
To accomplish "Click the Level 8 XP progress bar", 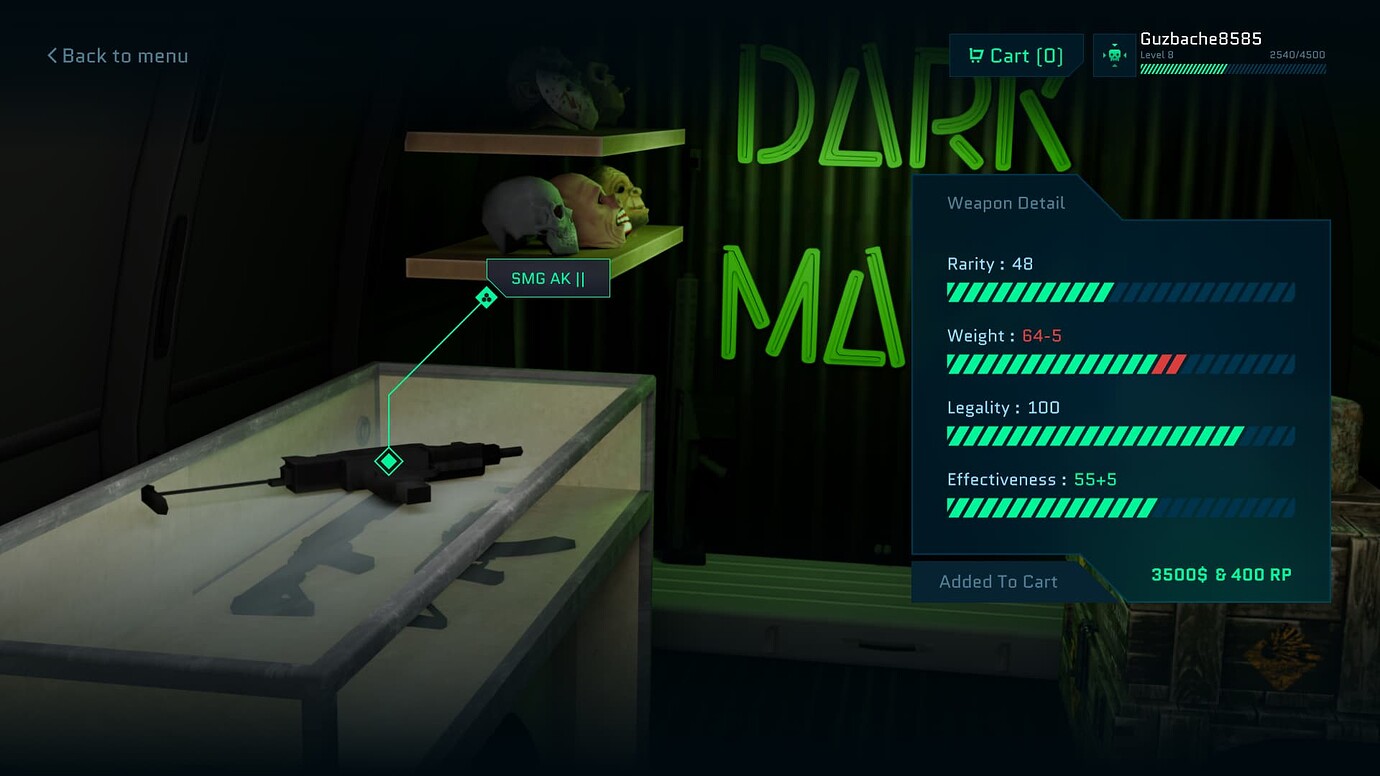I will point(1233,68).
